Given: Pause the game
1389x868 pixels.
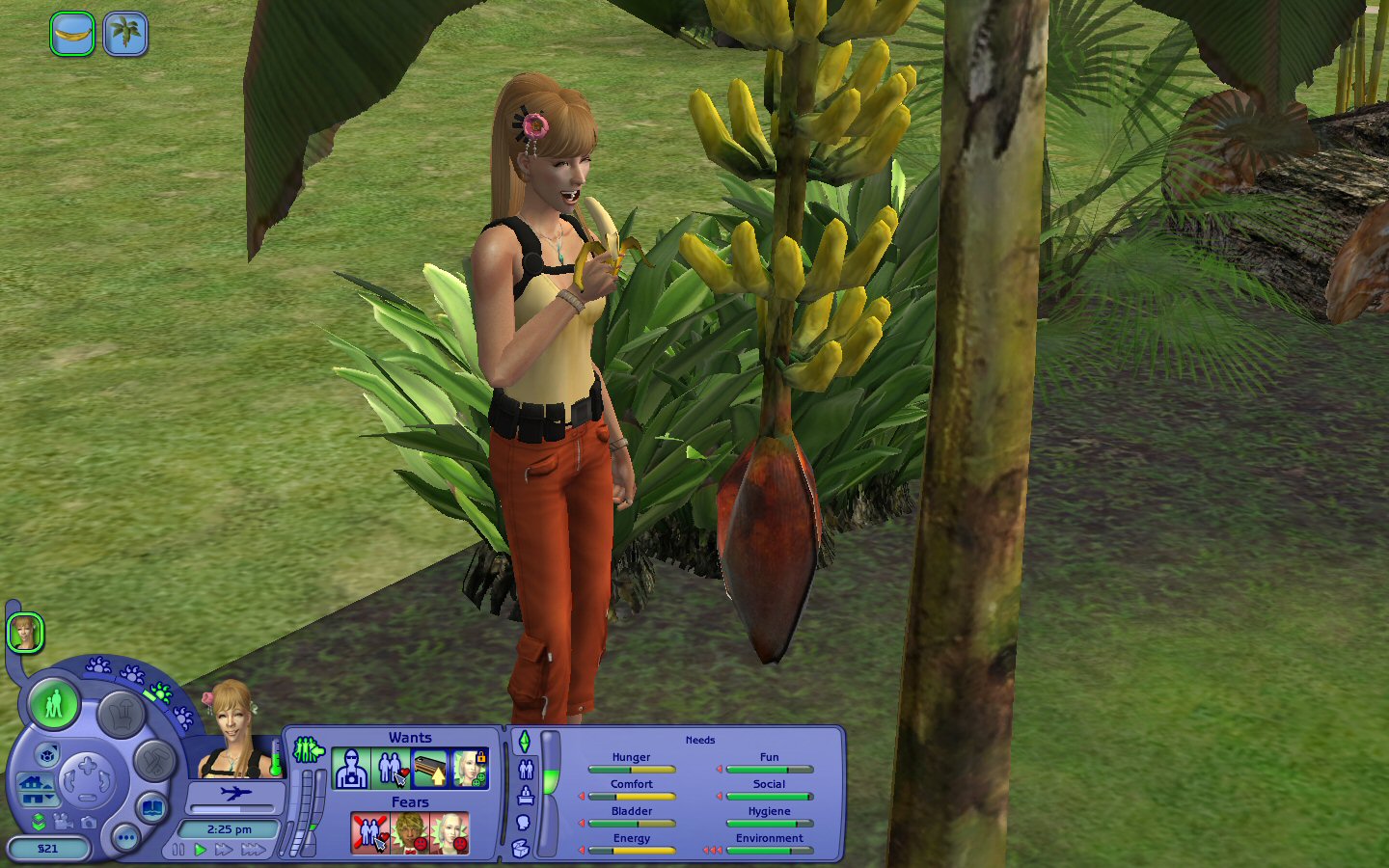Looking at the screenshot, I should [x=178, y=850].
